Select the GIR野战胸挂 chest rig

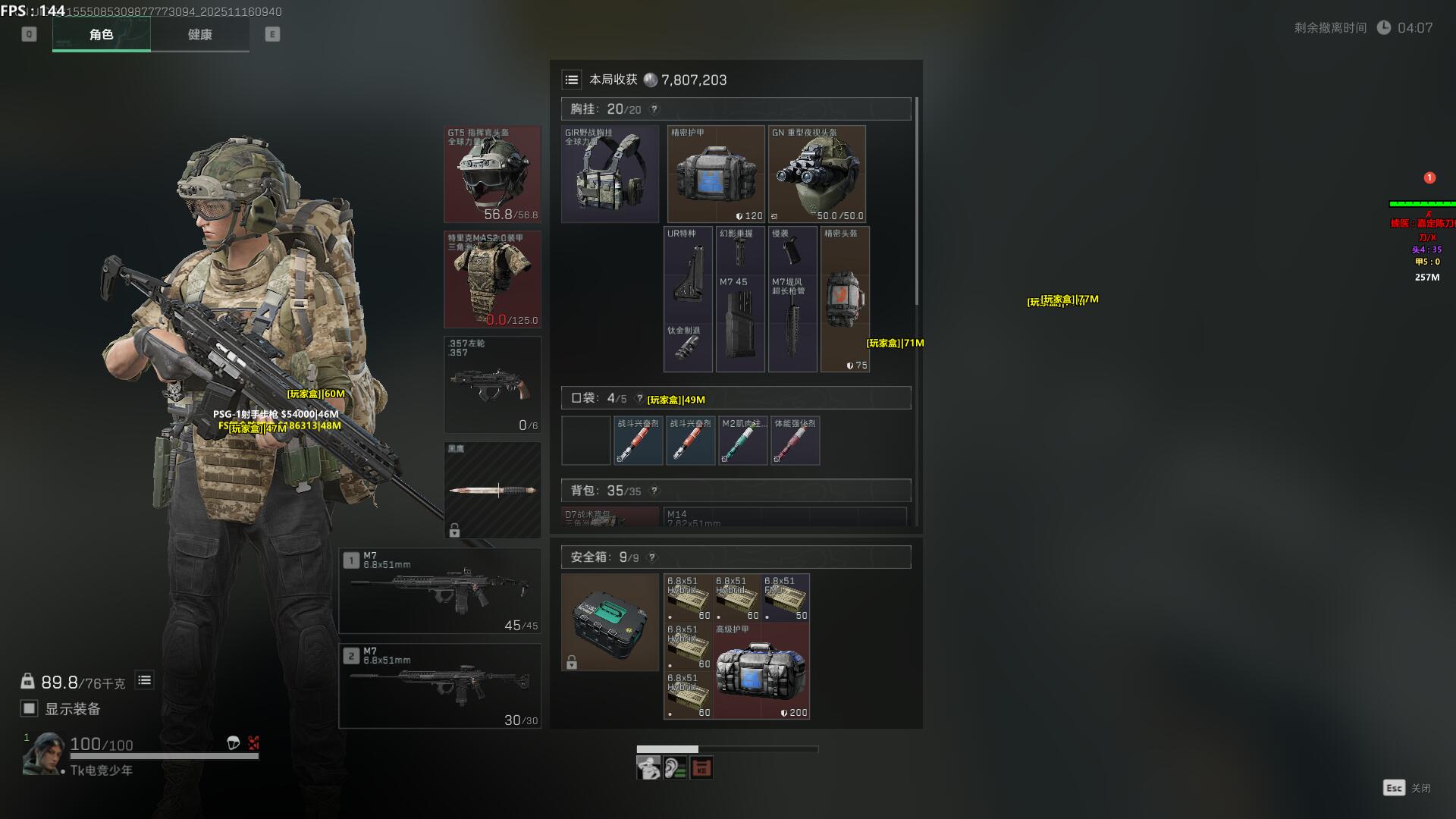click(x=610, y=174)
